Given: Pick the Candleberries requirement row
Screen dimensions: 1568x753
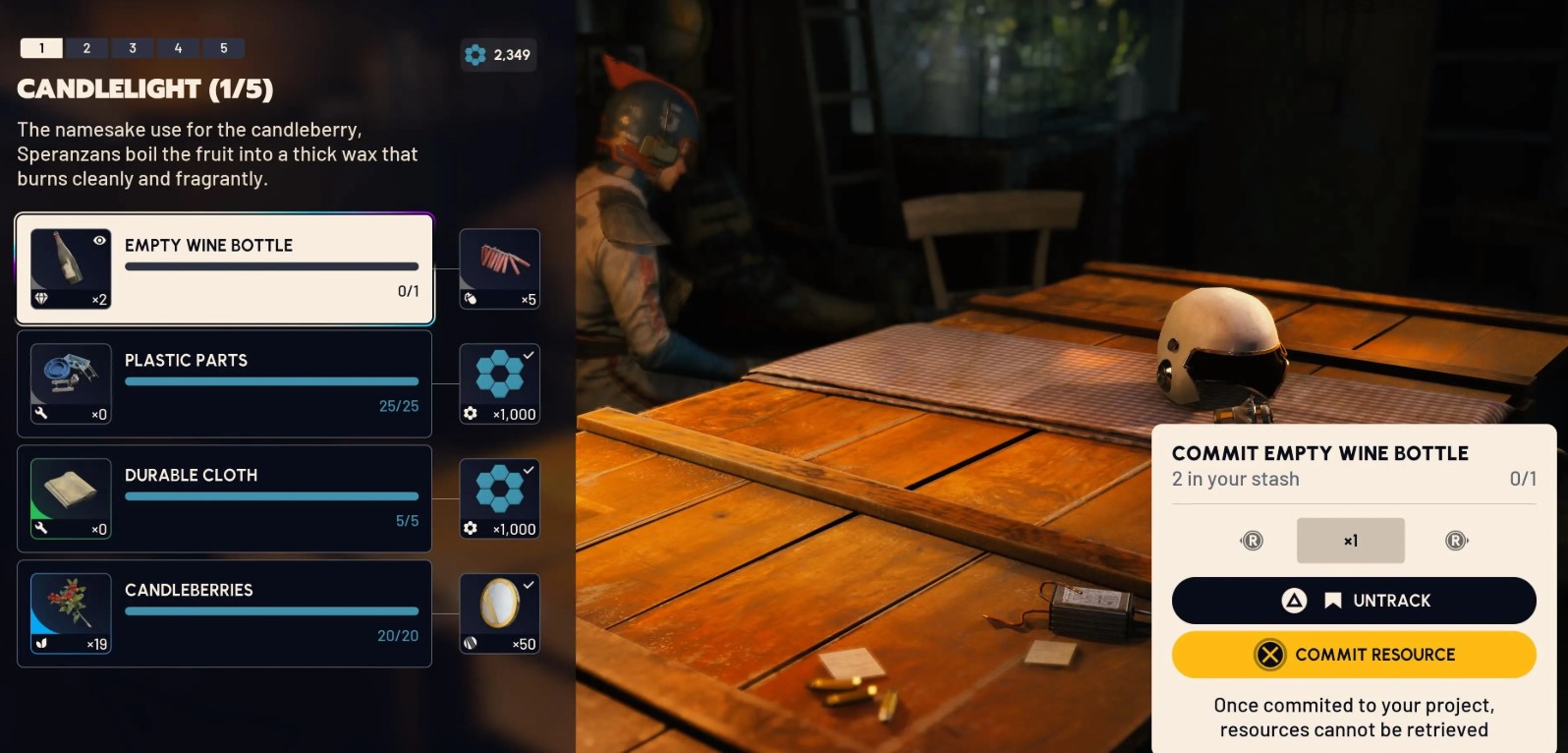Looking at the screenshot, I should pyautogui.click(x=225, y=613).
